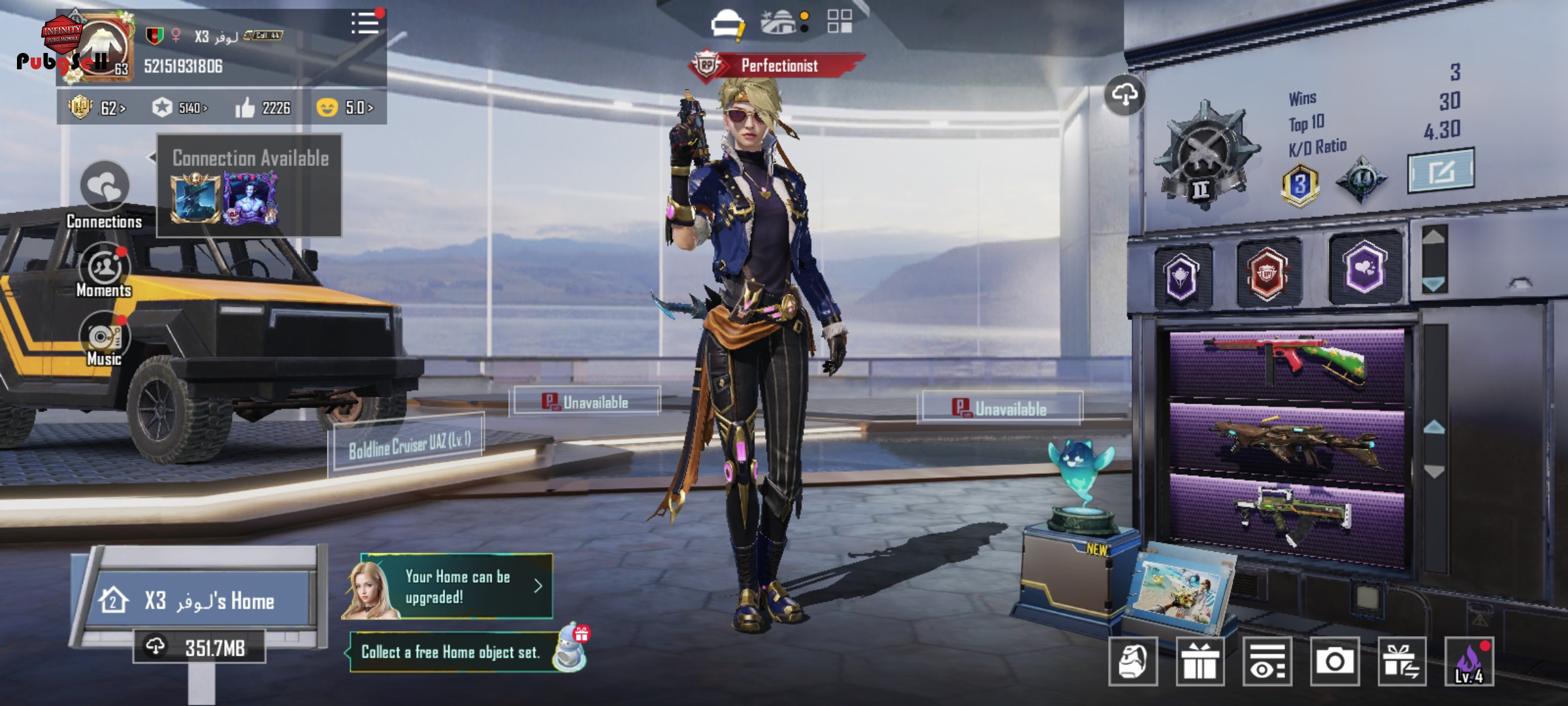Download the 351.7MB resource pack
The height and width of the screenshot is (706, 1568).
[x=200, y=647]
